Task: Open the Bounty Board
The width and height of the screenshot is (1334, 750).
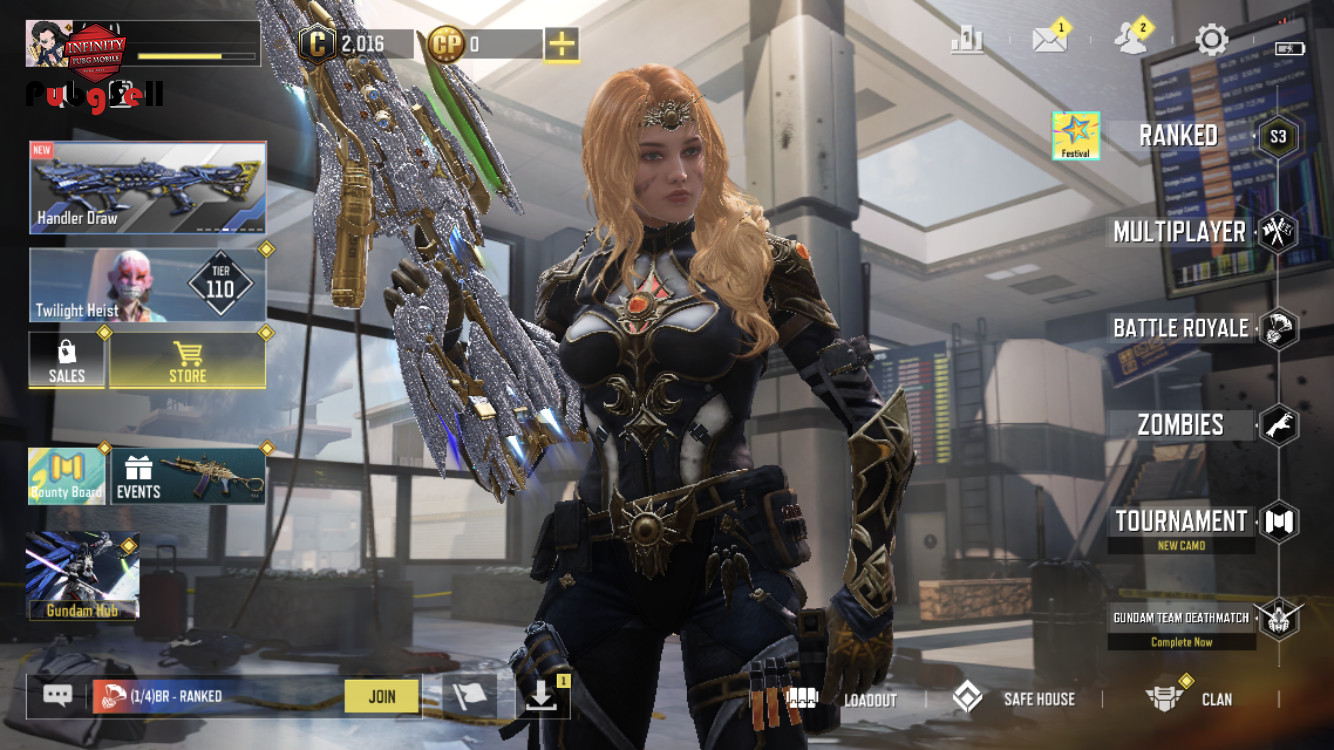Action: click(67, 476)
